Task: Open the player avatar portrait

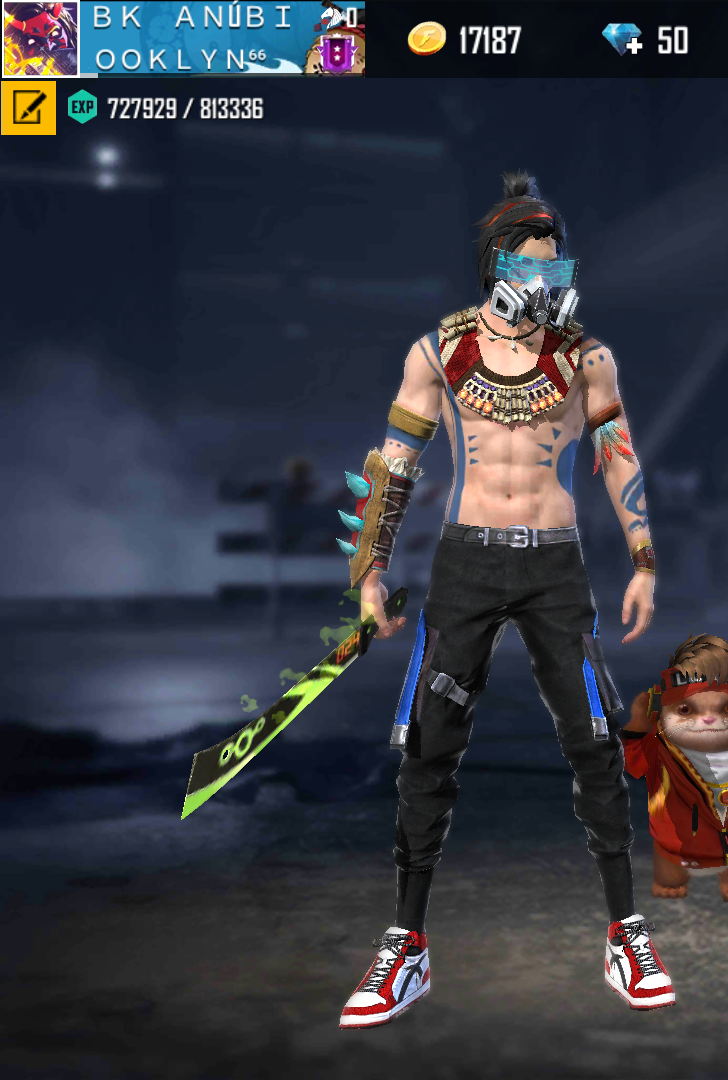Action: pos(40,39)
